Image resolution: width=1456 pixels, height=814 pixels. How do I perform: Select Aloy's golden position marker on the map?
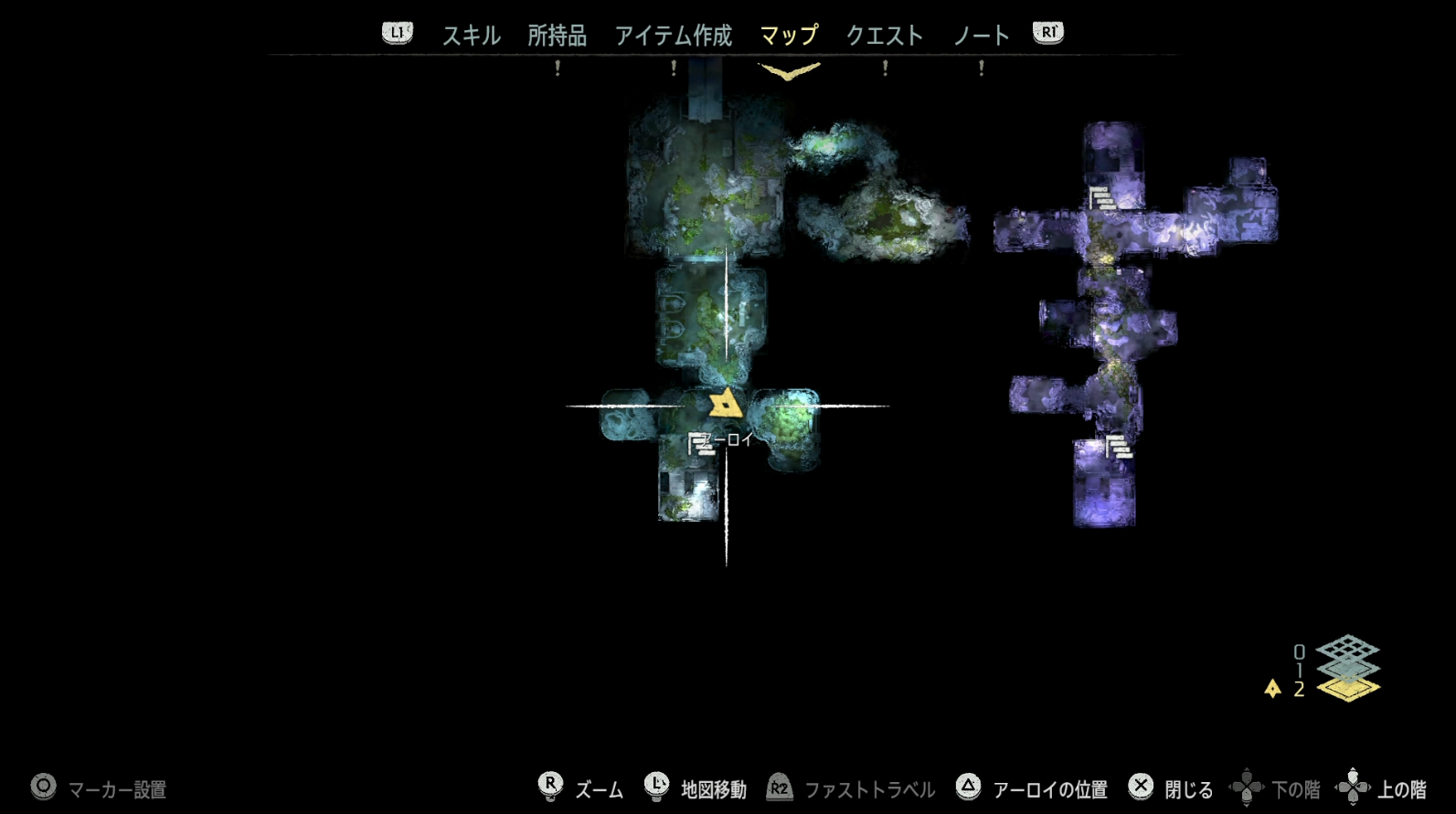pyautogui.click(x=725, y=405)
